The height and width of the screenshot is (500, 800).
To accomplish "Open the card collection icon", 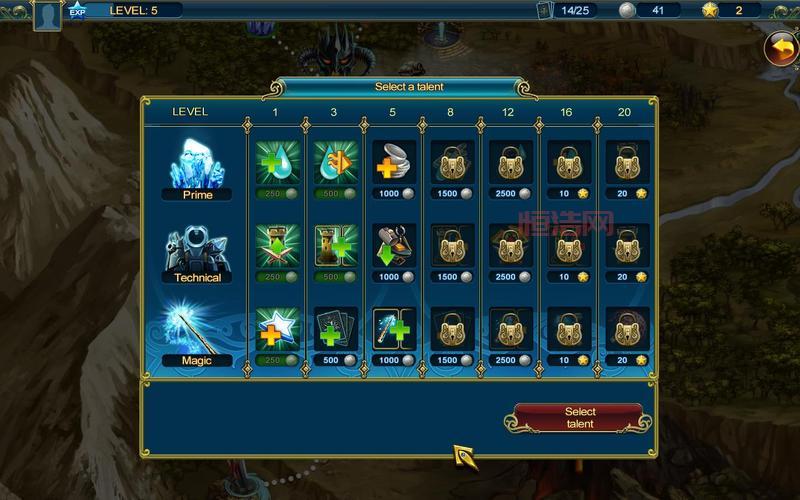I will click(x=544, y=10).
